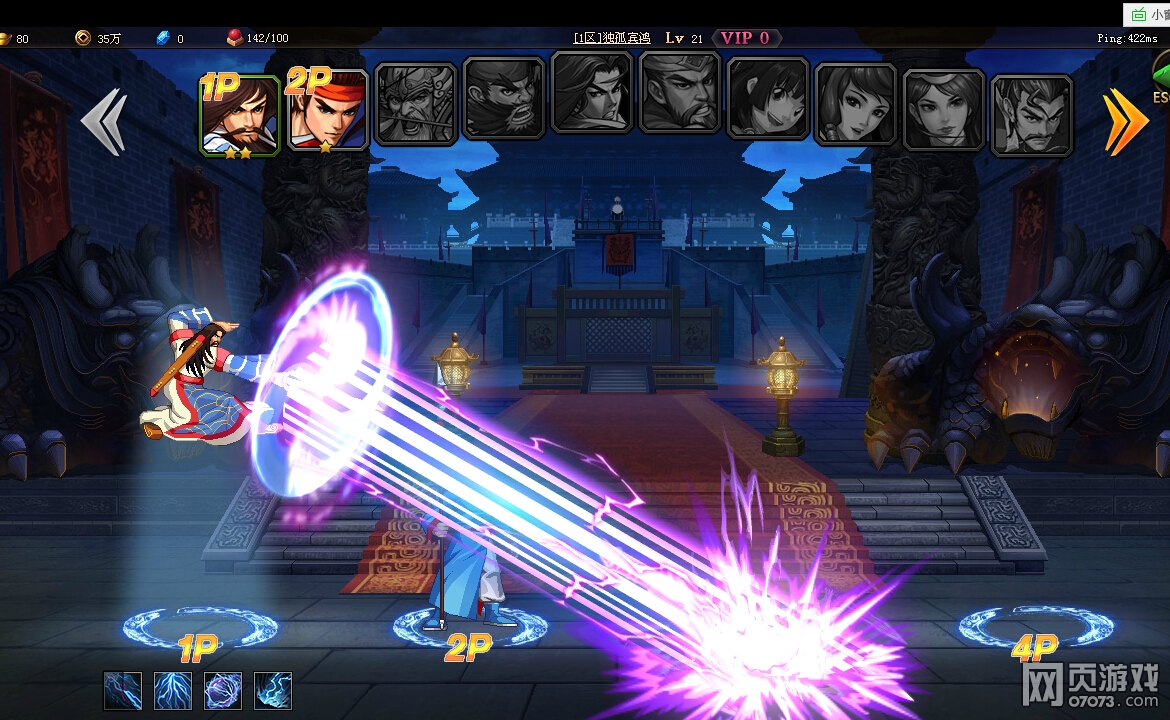1170x720 pixels.
Task: Choose the last greyed-out mustached man portrait
Action: [1032, 115]
